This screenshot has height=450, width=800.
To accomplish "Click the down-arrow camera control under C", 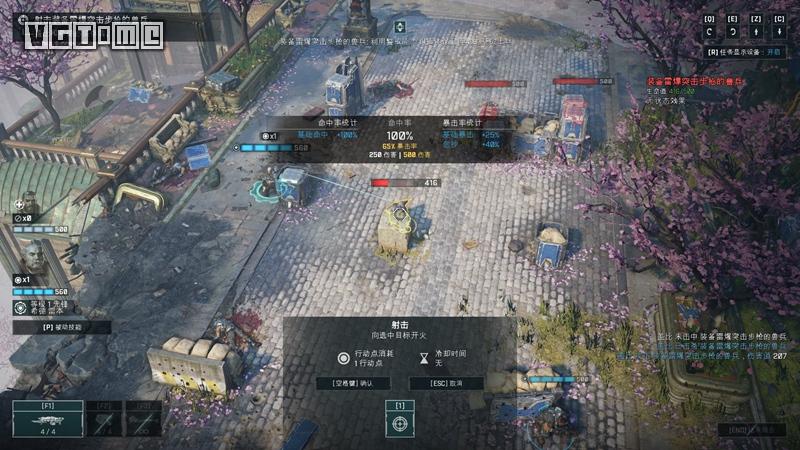I will tap(780, 32).
